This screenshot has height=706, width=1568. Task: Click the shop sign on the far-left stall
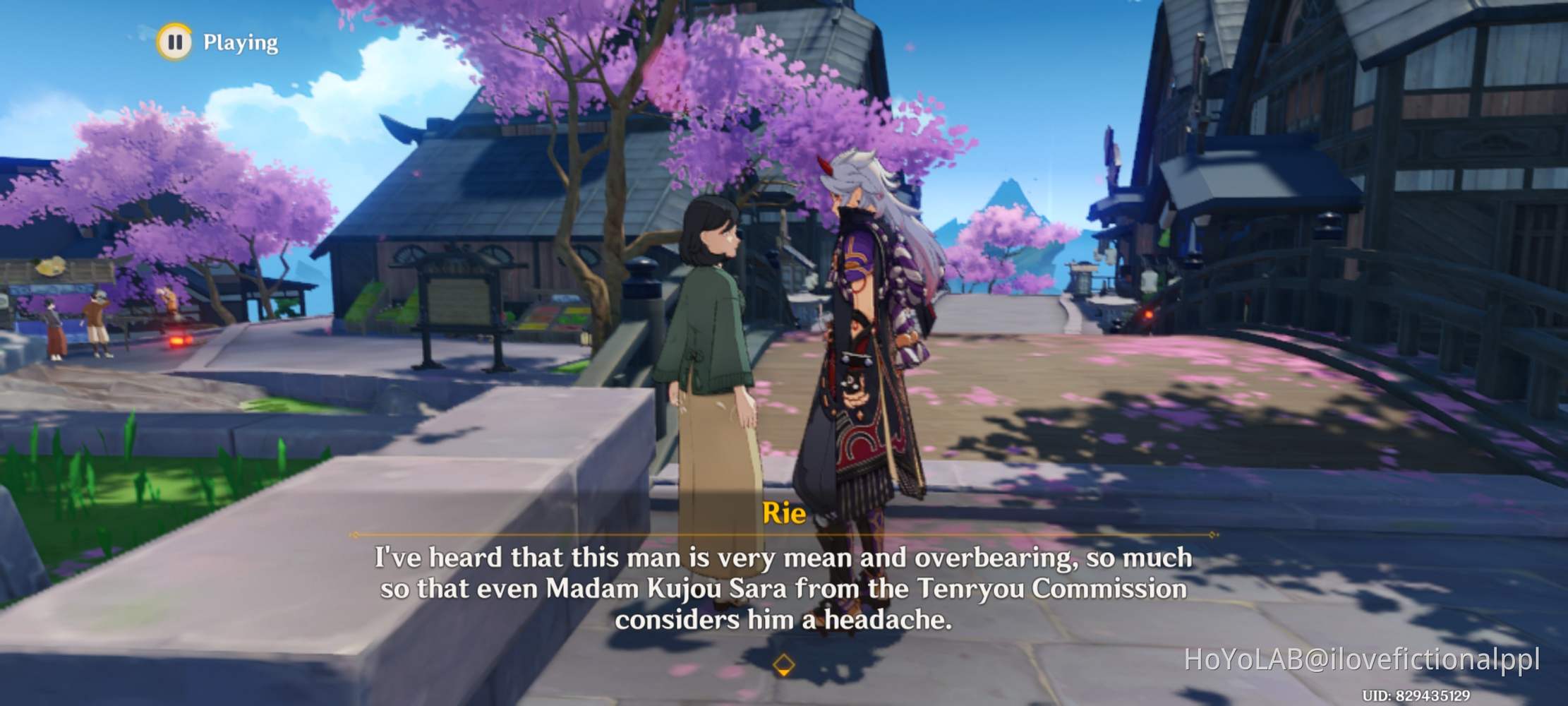pyautogui.click(x=51, y=267)
